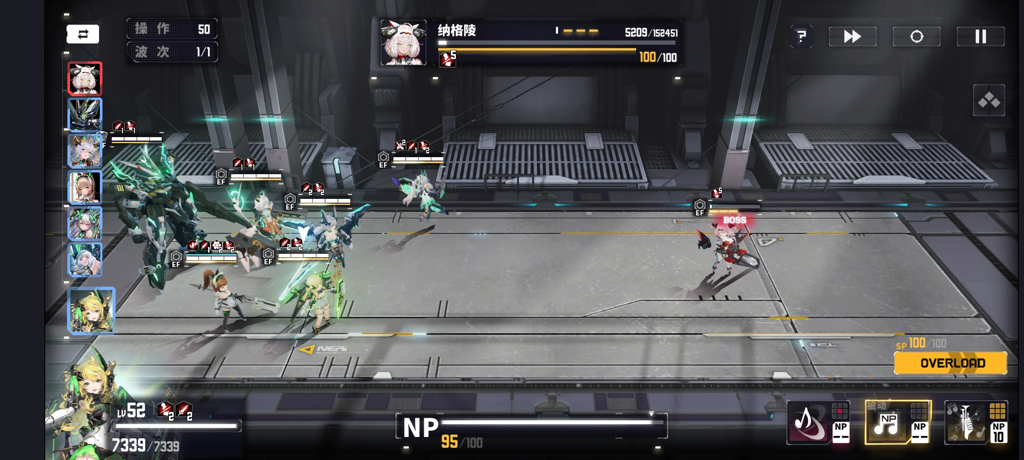Tap the crosshair target button
The width and height of the screenshot is (1024, 460).
pyautogui.click(x=916, y=37)
